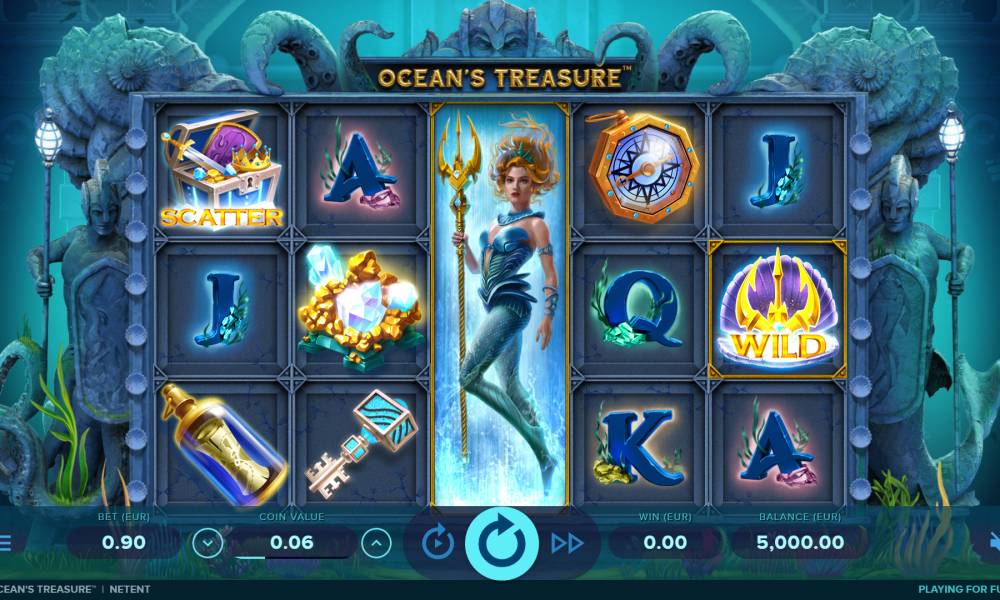
Task: Decrease the coin value
Action: tap(208, 543)
